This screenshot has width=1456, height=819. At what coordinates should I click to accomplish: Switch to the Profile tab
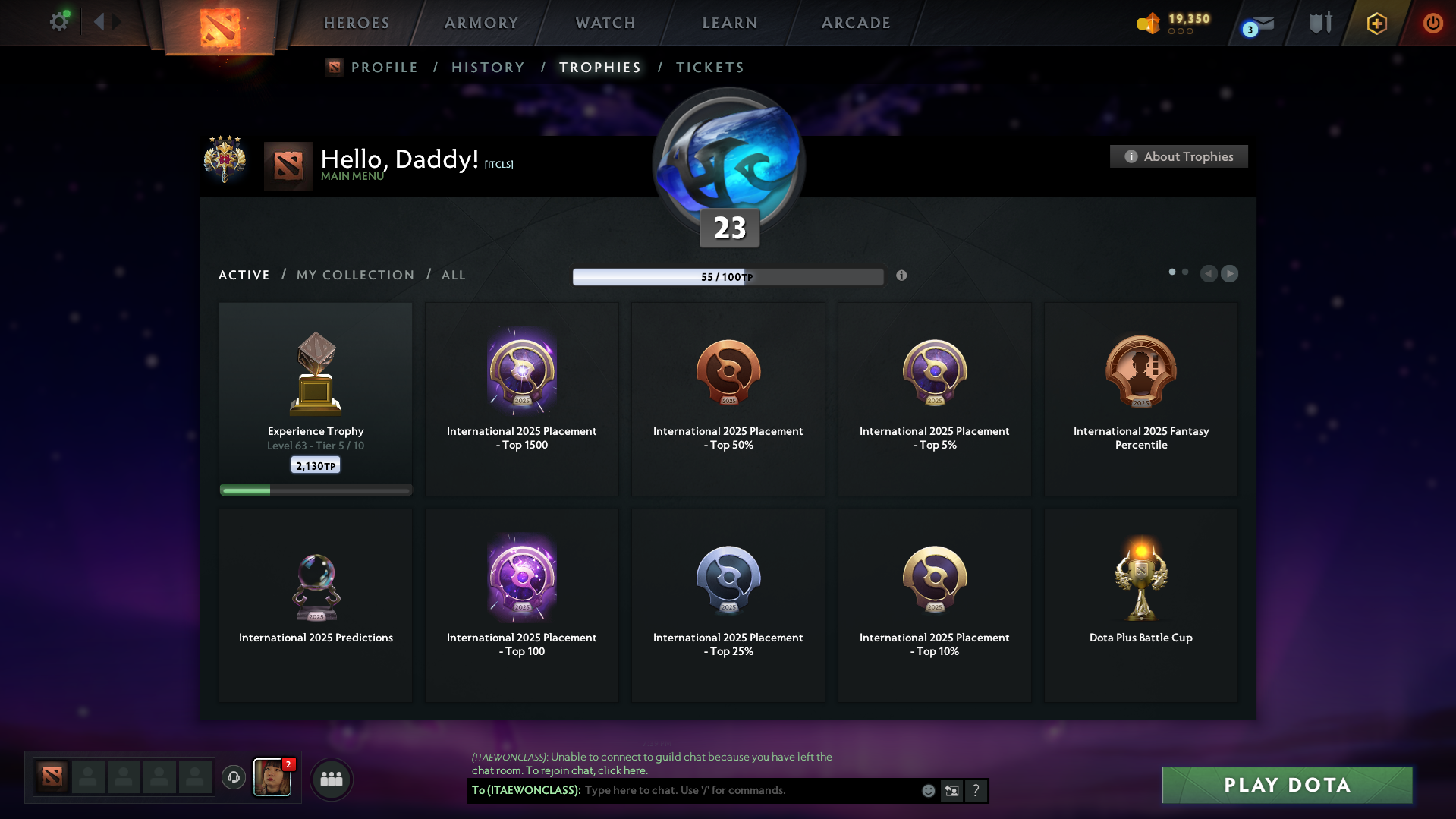(x=384, y=68)
